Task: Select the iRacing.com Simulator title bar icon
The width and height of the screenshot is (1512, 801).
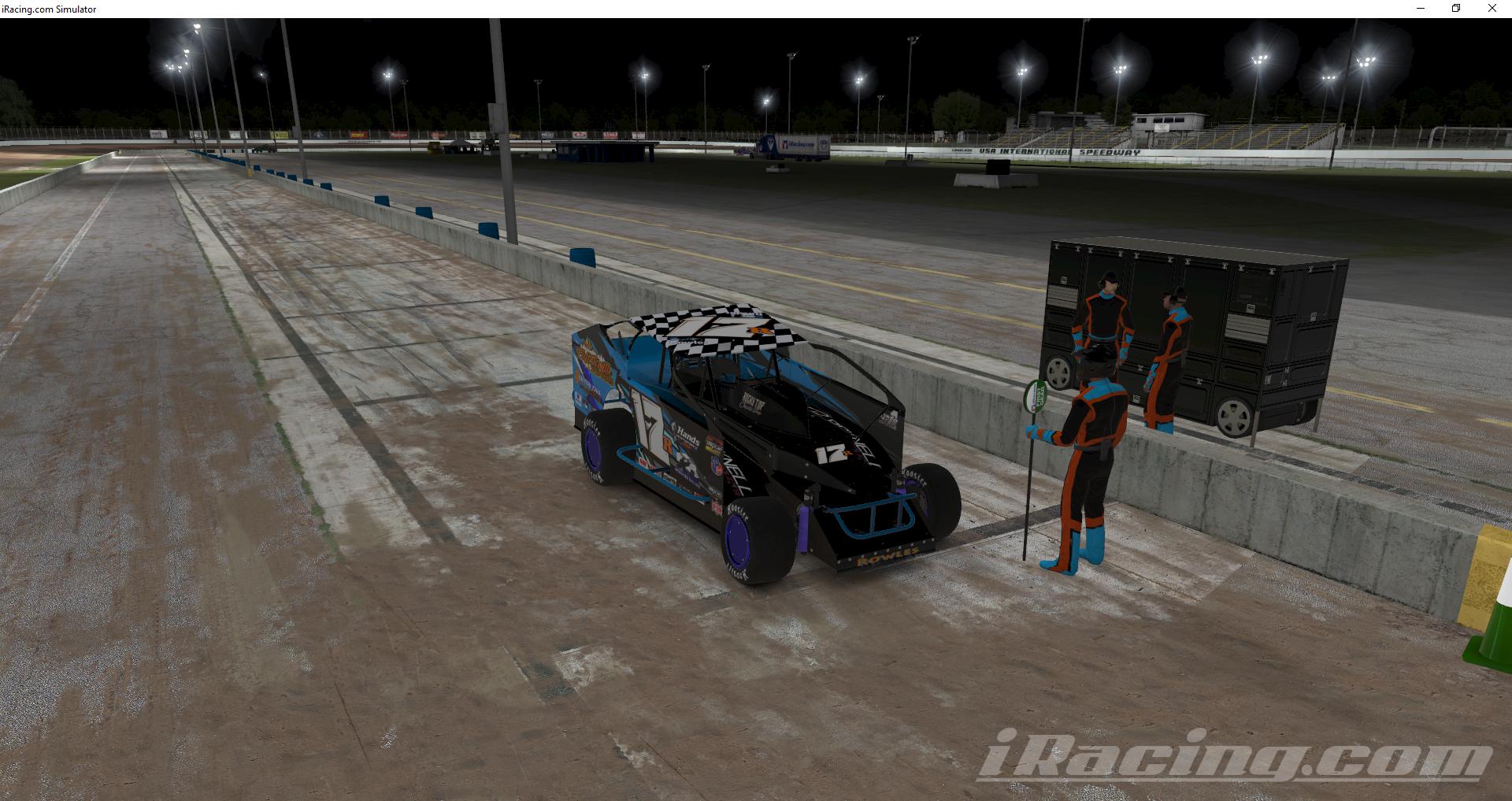Action: point(8,9)
